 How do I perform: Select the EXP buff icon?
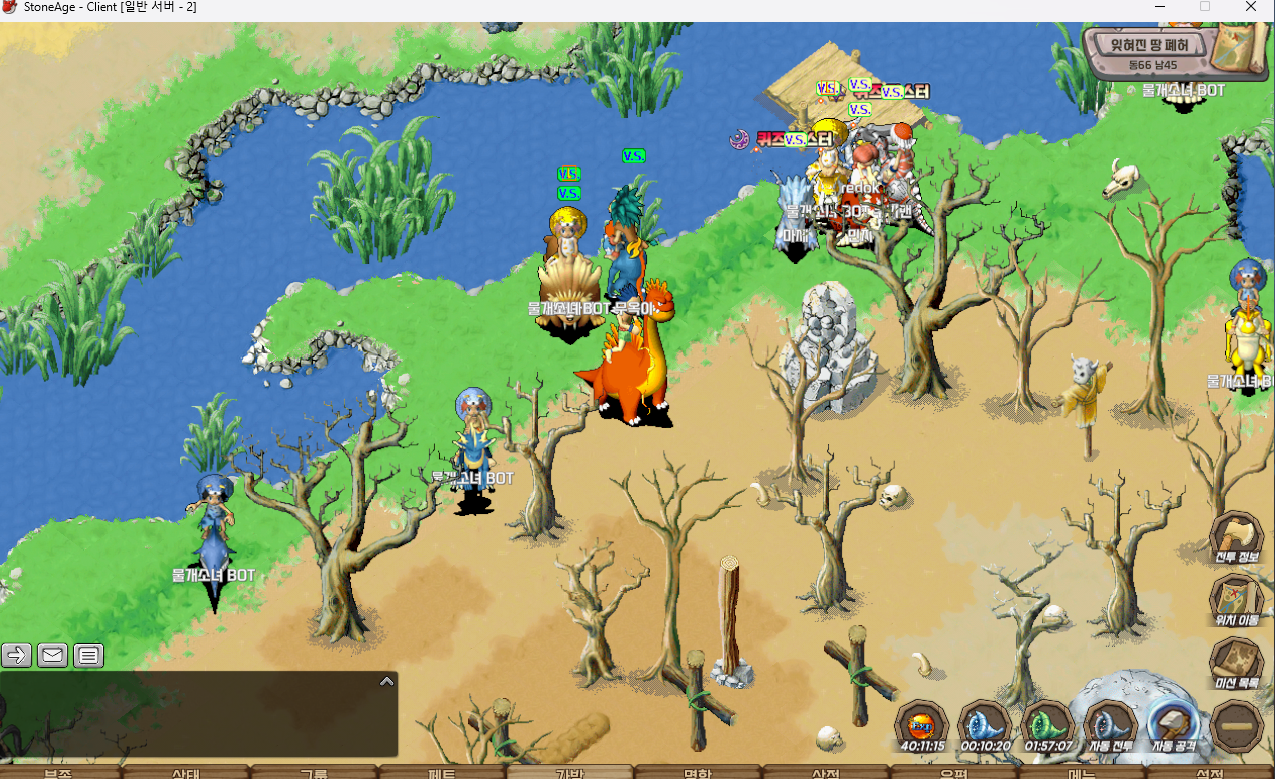coord(921,723)
